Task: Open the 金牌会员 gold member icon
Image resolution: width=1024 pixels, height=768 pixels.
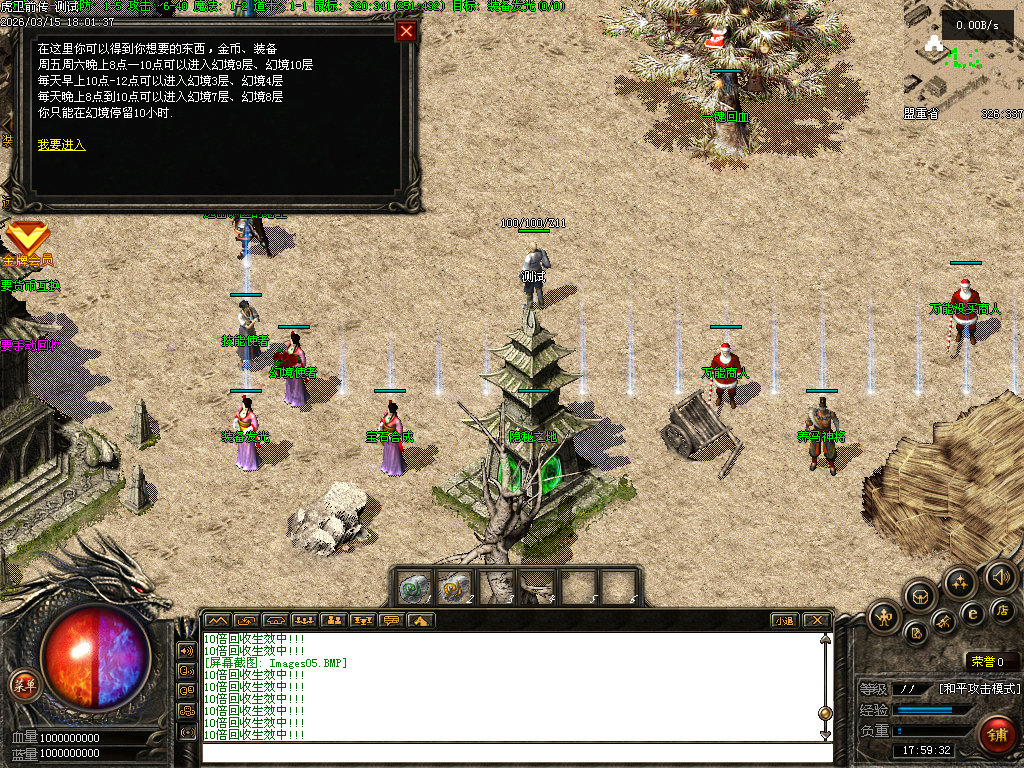Action: [x=27, y=240]
